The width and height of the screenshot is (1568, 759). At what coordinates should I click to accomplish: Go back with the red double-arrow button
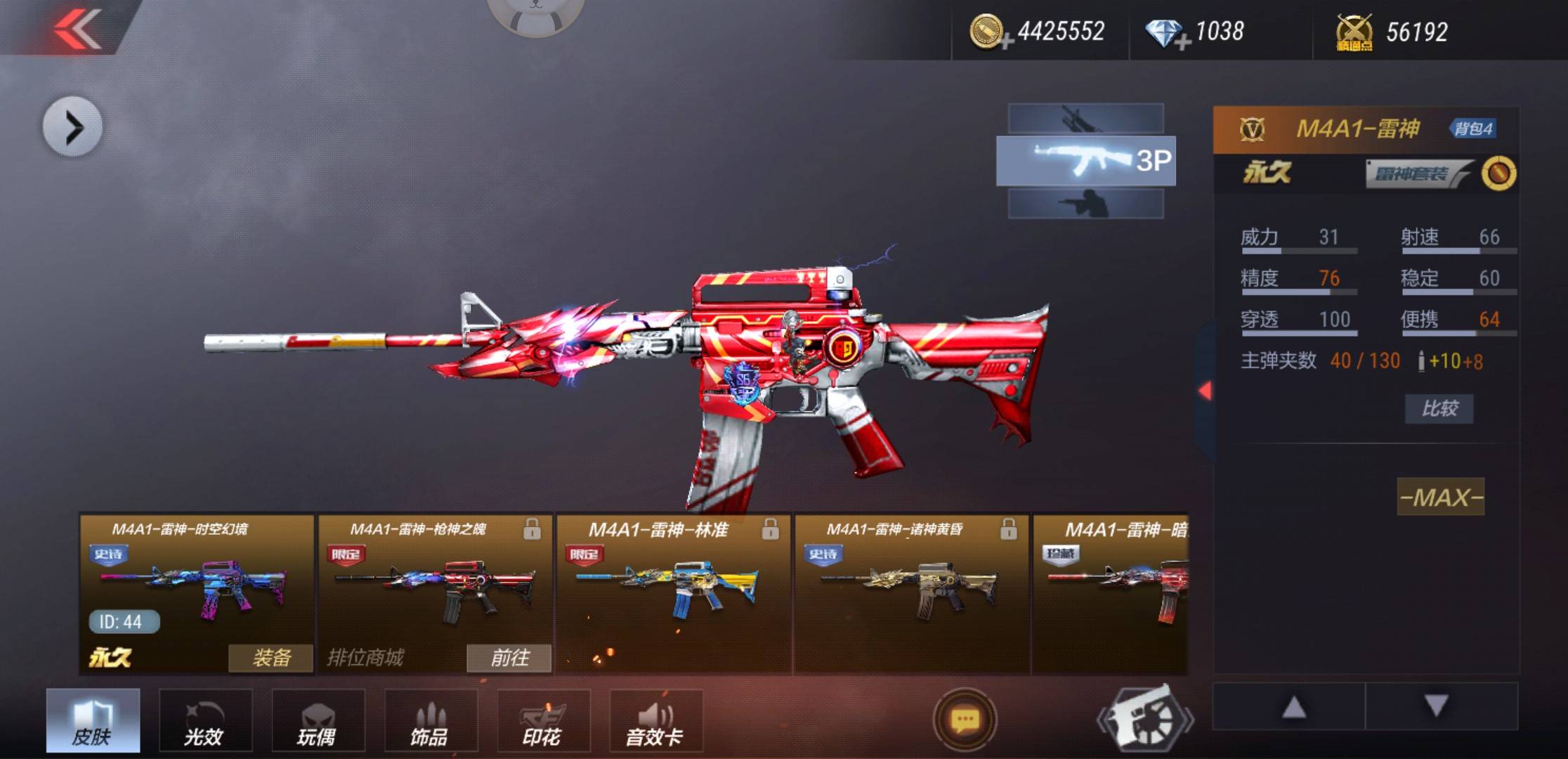click(x=77, y=28)
